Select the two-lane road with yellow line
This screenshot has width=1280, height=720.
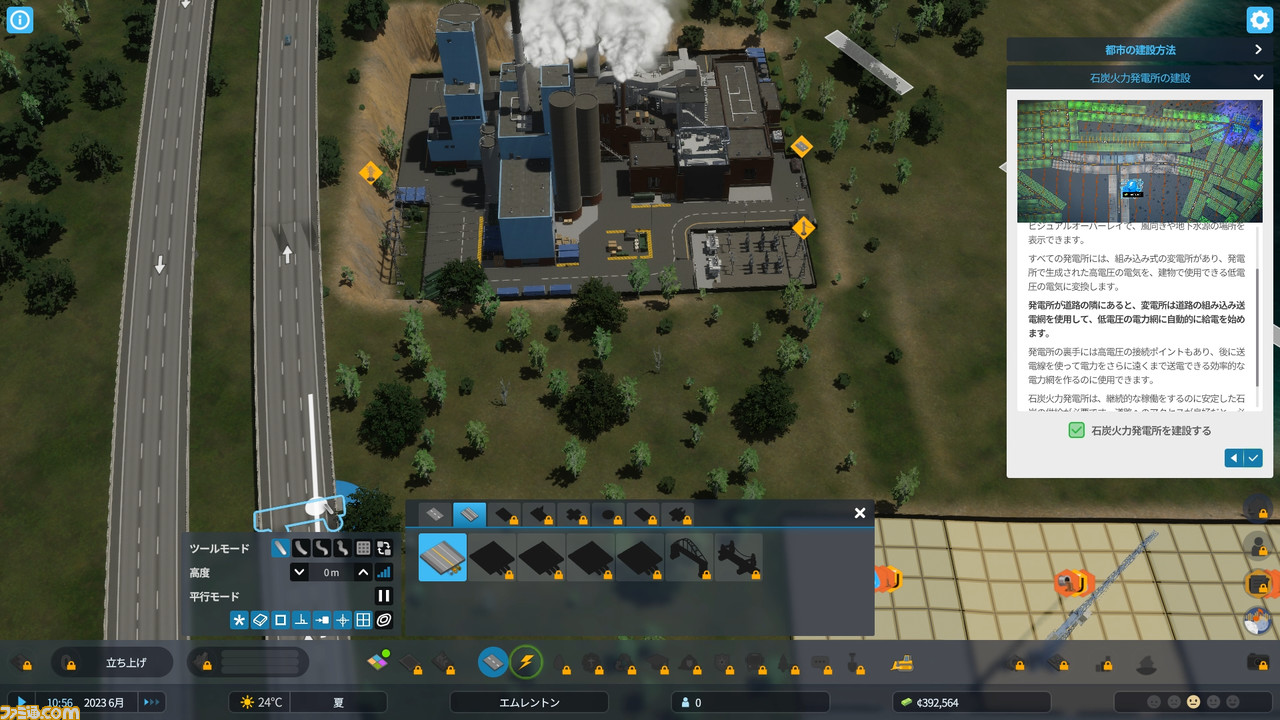tap(442, 557)
